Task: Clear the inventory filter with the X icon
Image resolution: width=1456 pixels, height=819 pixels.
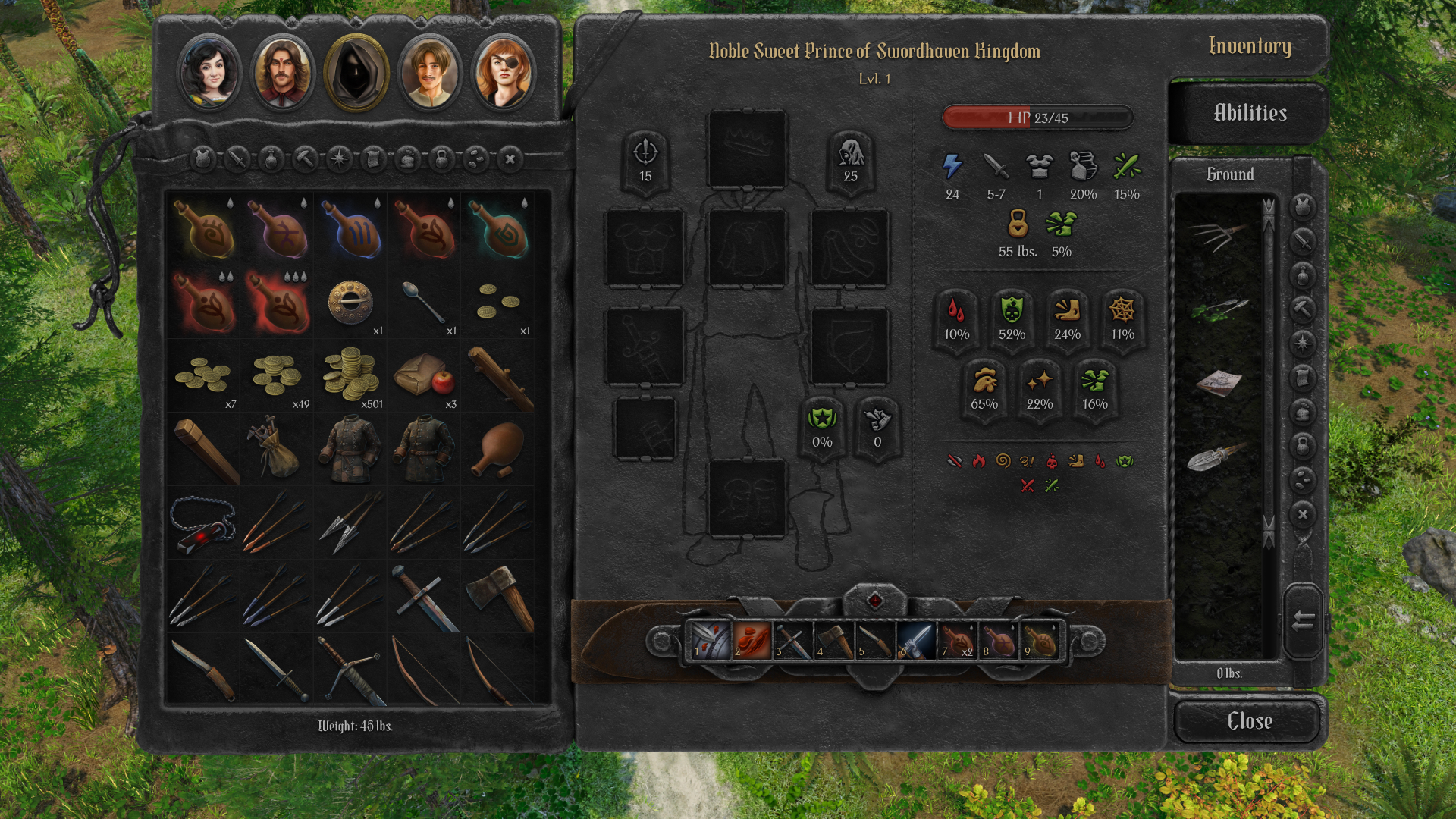Action: [511, 160]
